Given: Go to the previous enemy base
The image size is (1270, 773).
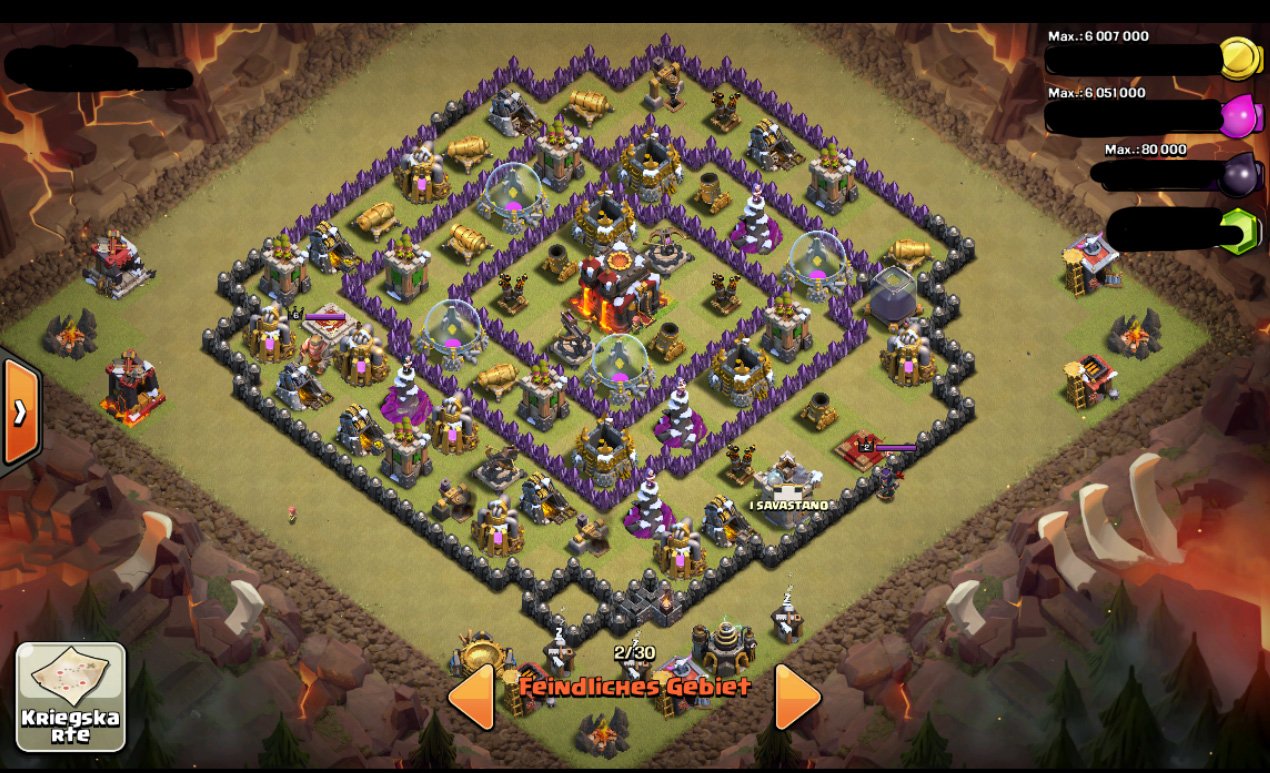Looking at the screenshot, I should [471, 696].
